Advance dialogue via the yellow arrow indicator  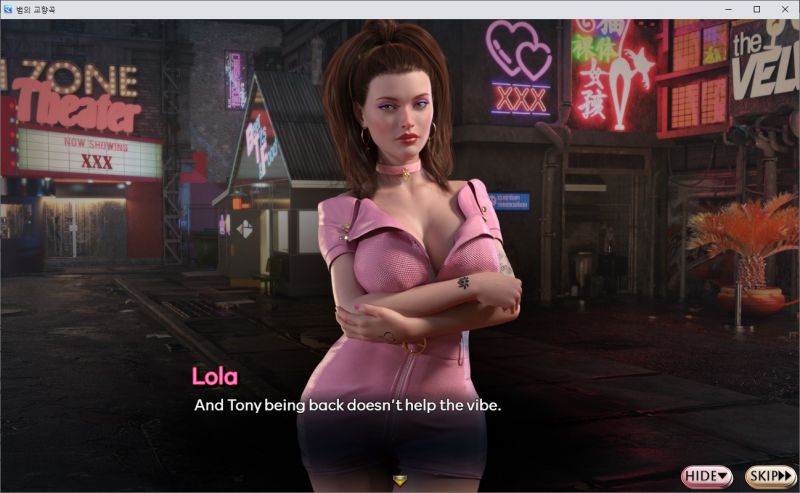(400, 480)
